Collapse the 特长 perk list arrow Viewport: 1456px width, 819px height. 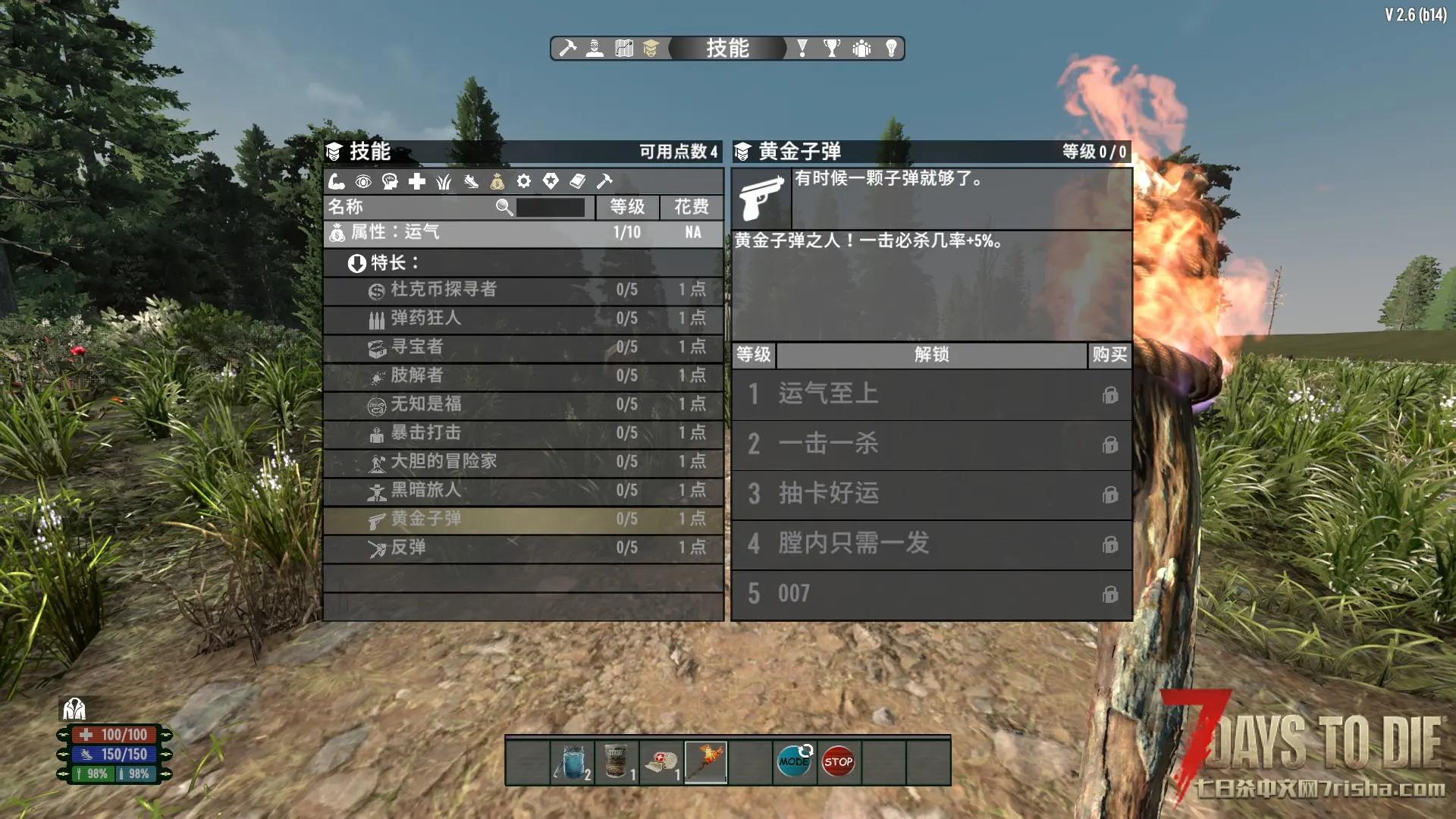(356, 263)
